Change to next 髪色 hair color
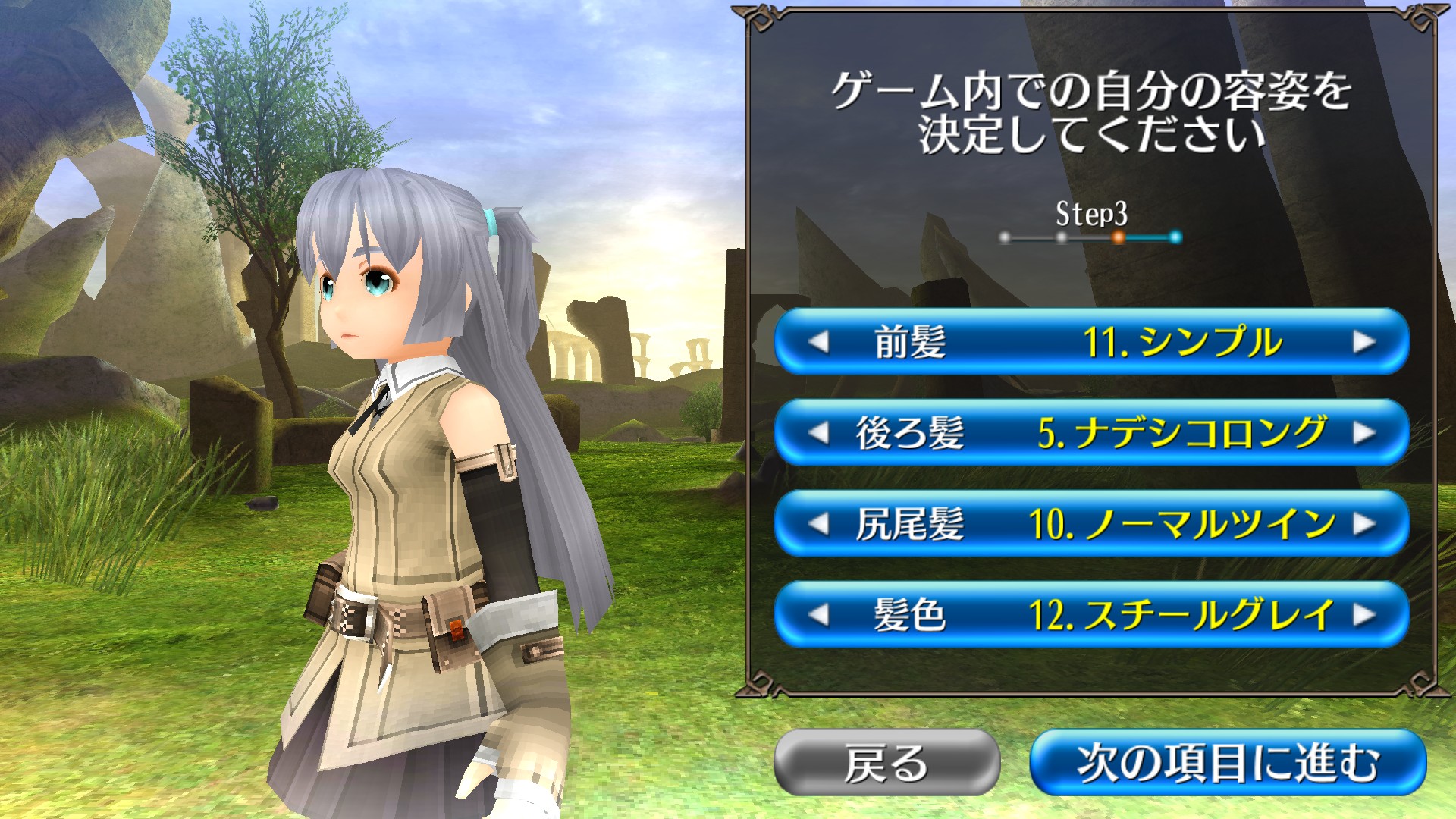The height and width of the screenshot is (819, 1456). [x=1363, y=614]
